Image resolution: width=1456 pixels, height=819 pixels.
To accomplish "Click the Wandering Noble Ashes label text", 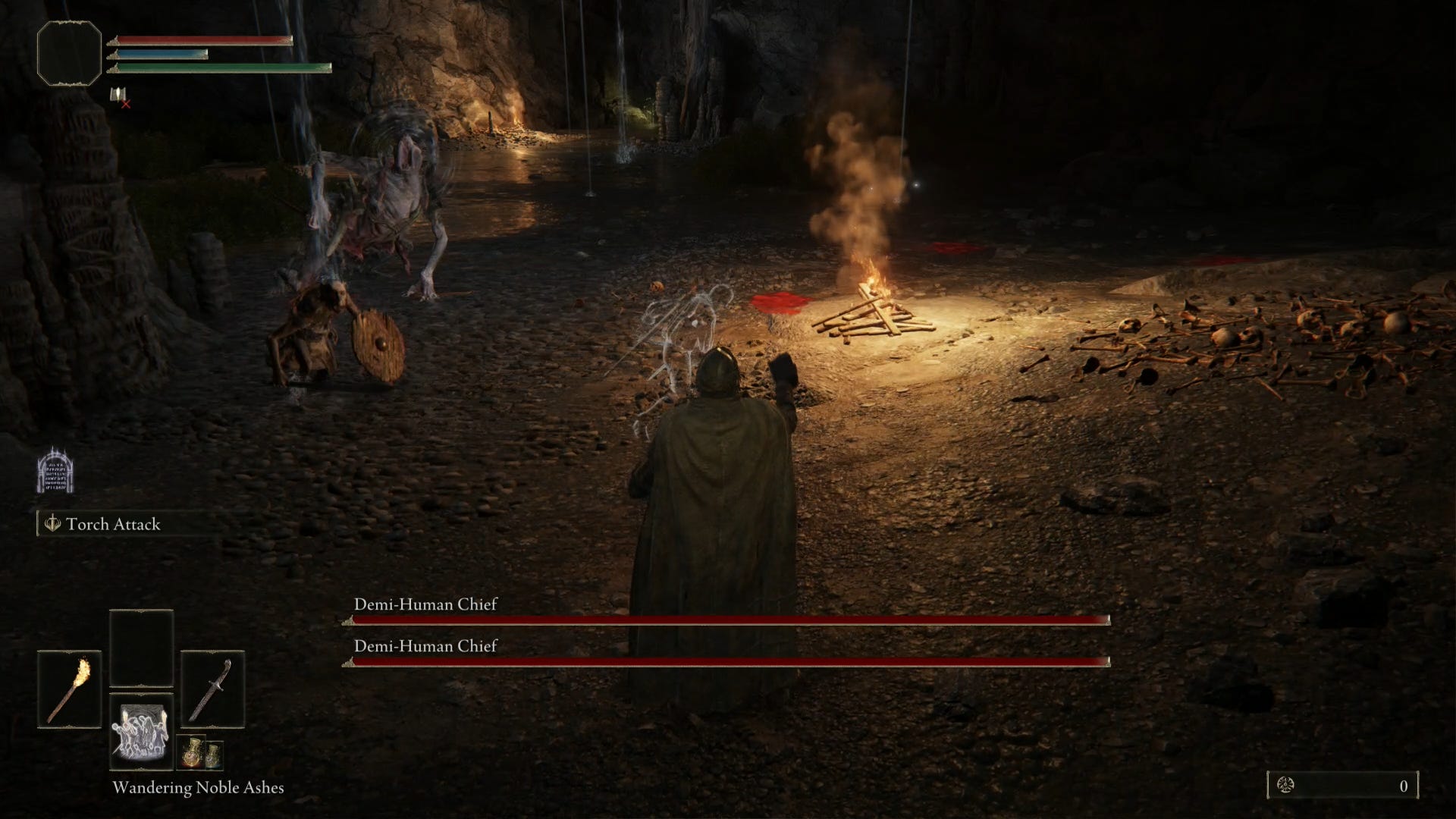I will click(x=197, y=787).
